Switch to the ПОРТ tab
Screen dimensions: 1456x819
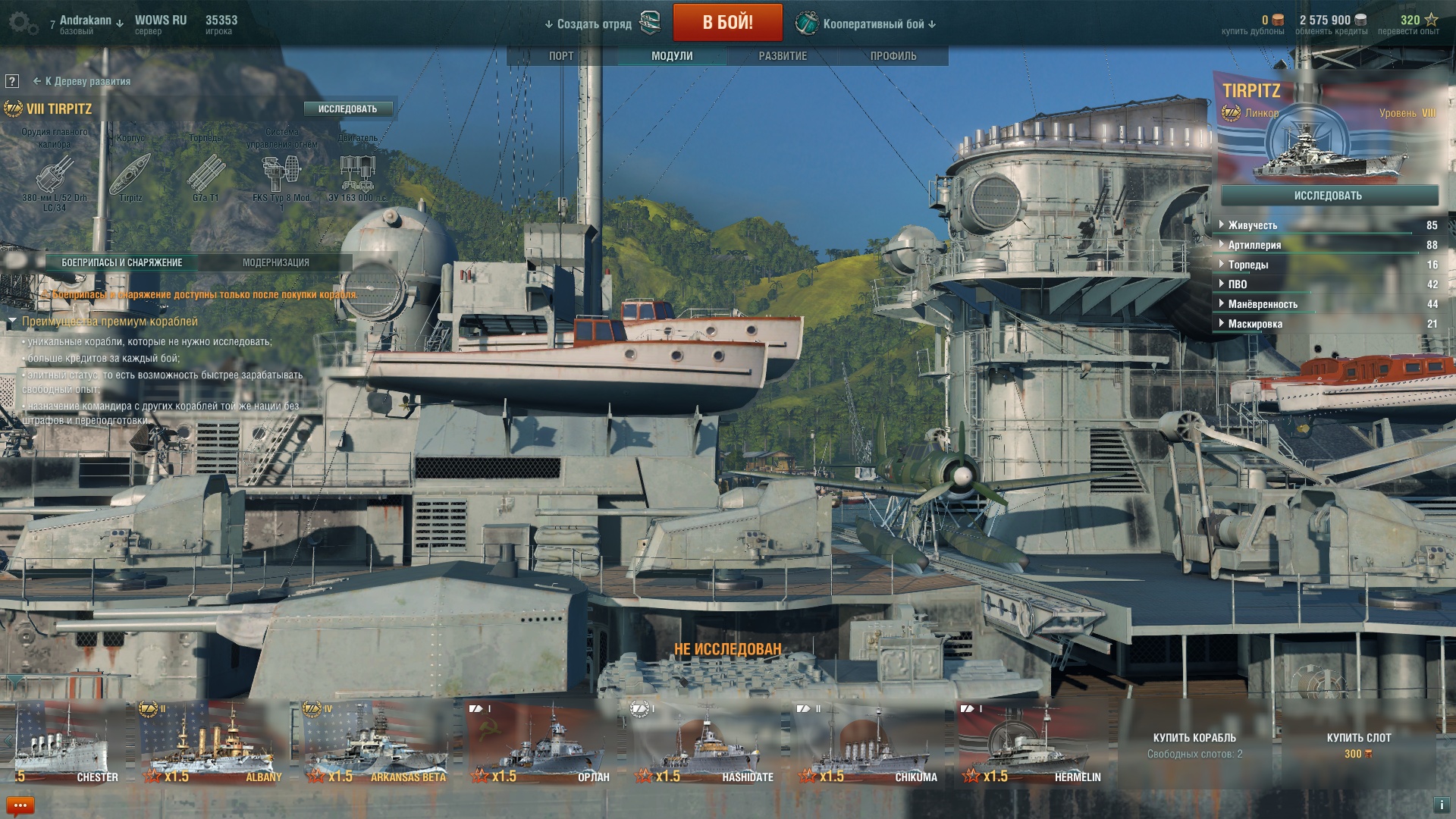[561, 56]
